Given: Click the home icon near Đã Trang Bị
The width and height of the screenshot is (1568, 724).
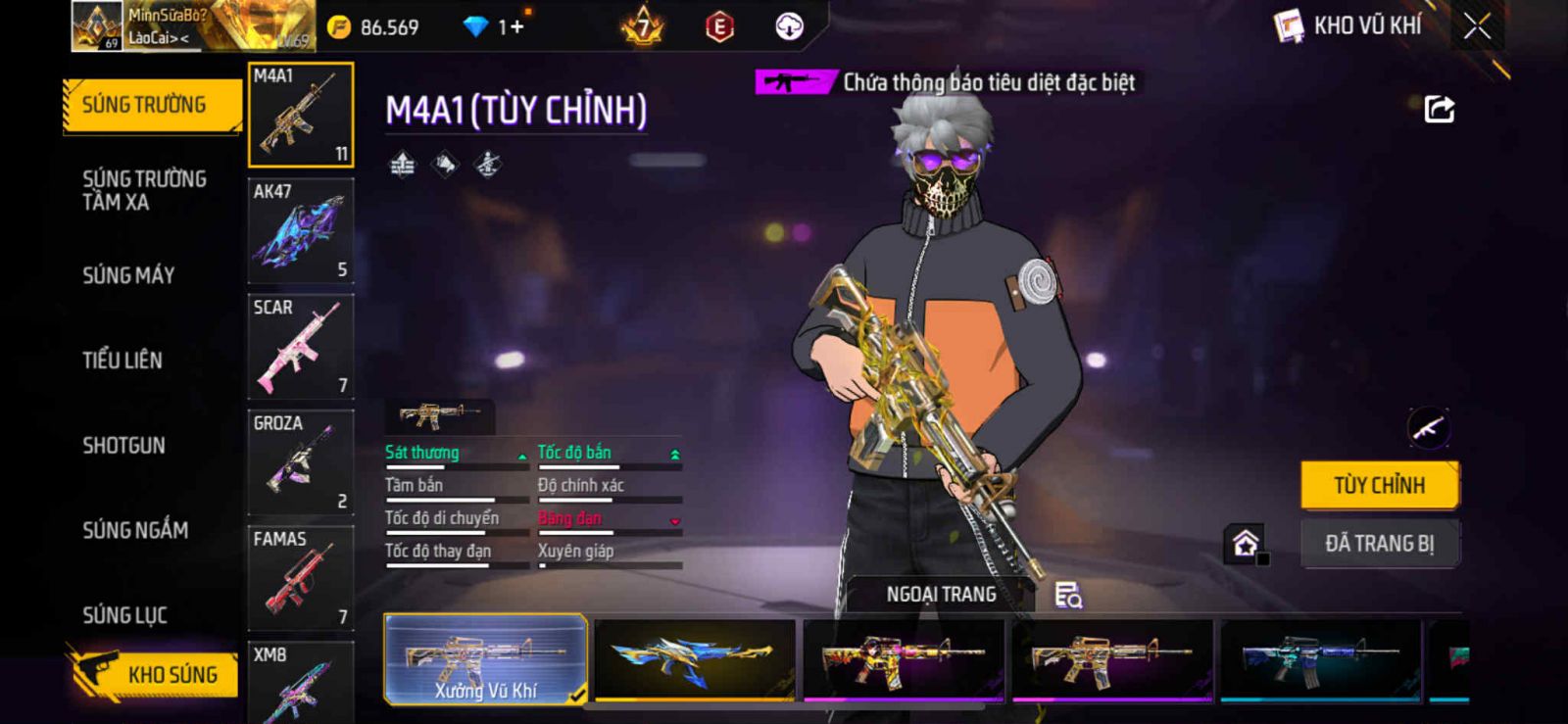Looking at the screenshot, I should pos(1246,543).
